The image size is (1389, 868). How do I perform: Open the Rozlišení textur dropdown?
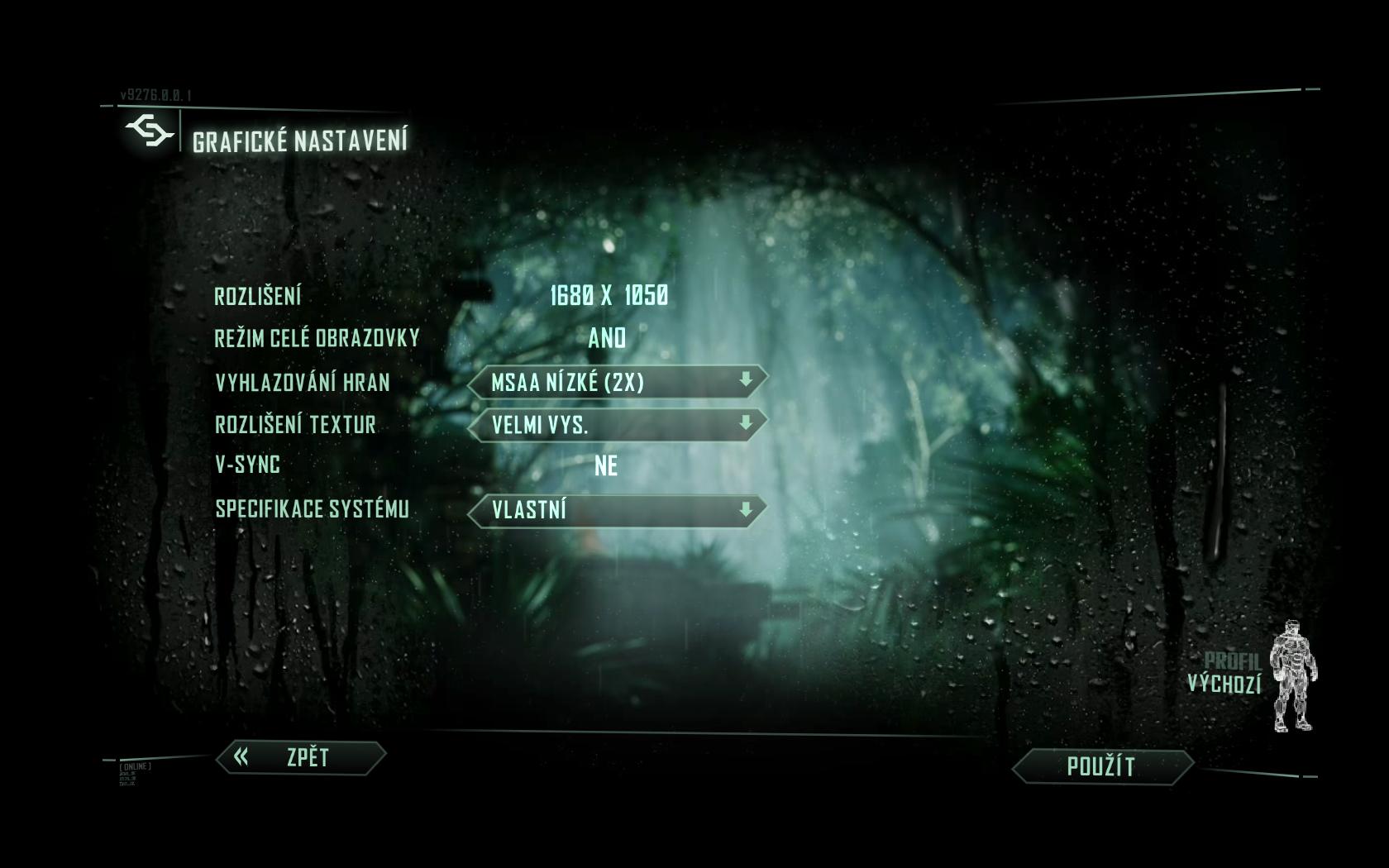tap(617, 425)
